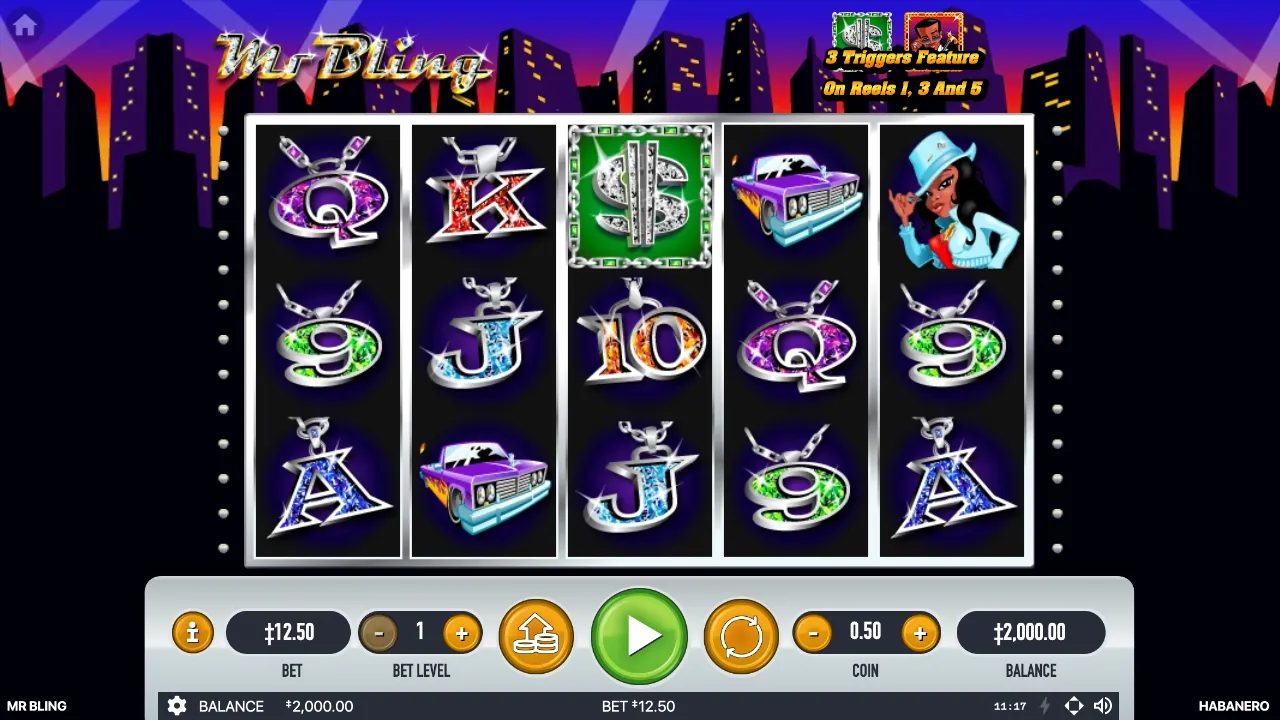Decrease the coin value with the minus button

(x=813, y=632)
